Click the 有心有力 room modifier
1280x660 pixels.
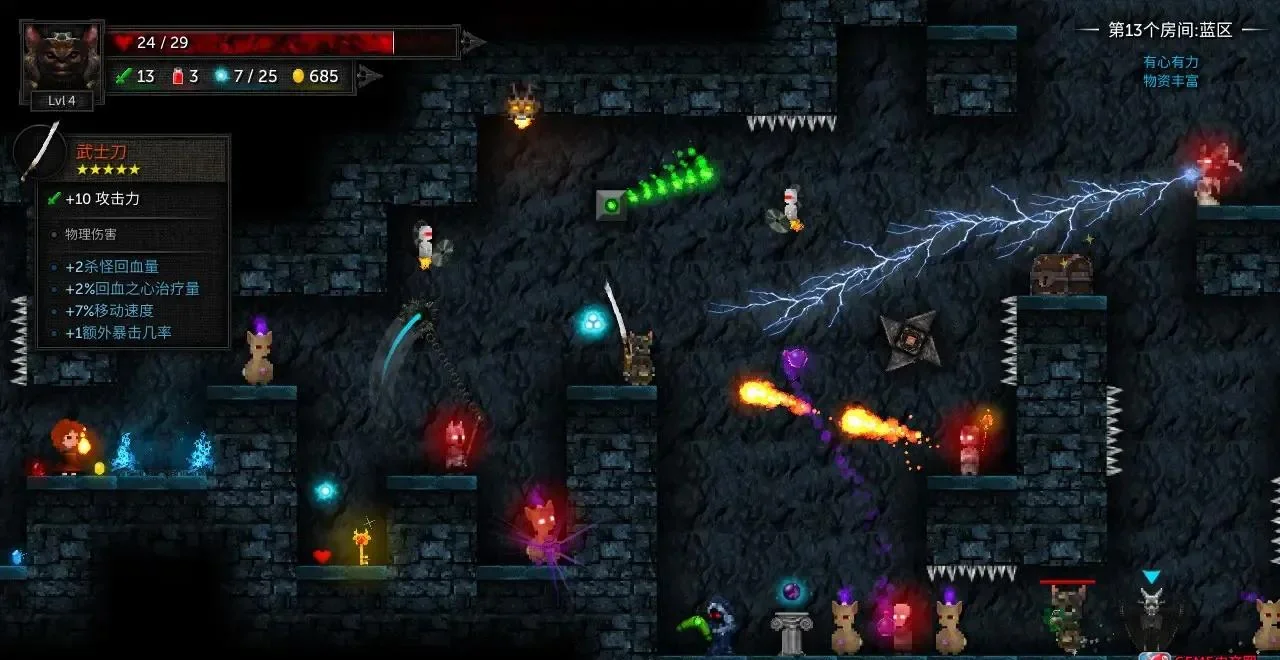pos(1171,62)
